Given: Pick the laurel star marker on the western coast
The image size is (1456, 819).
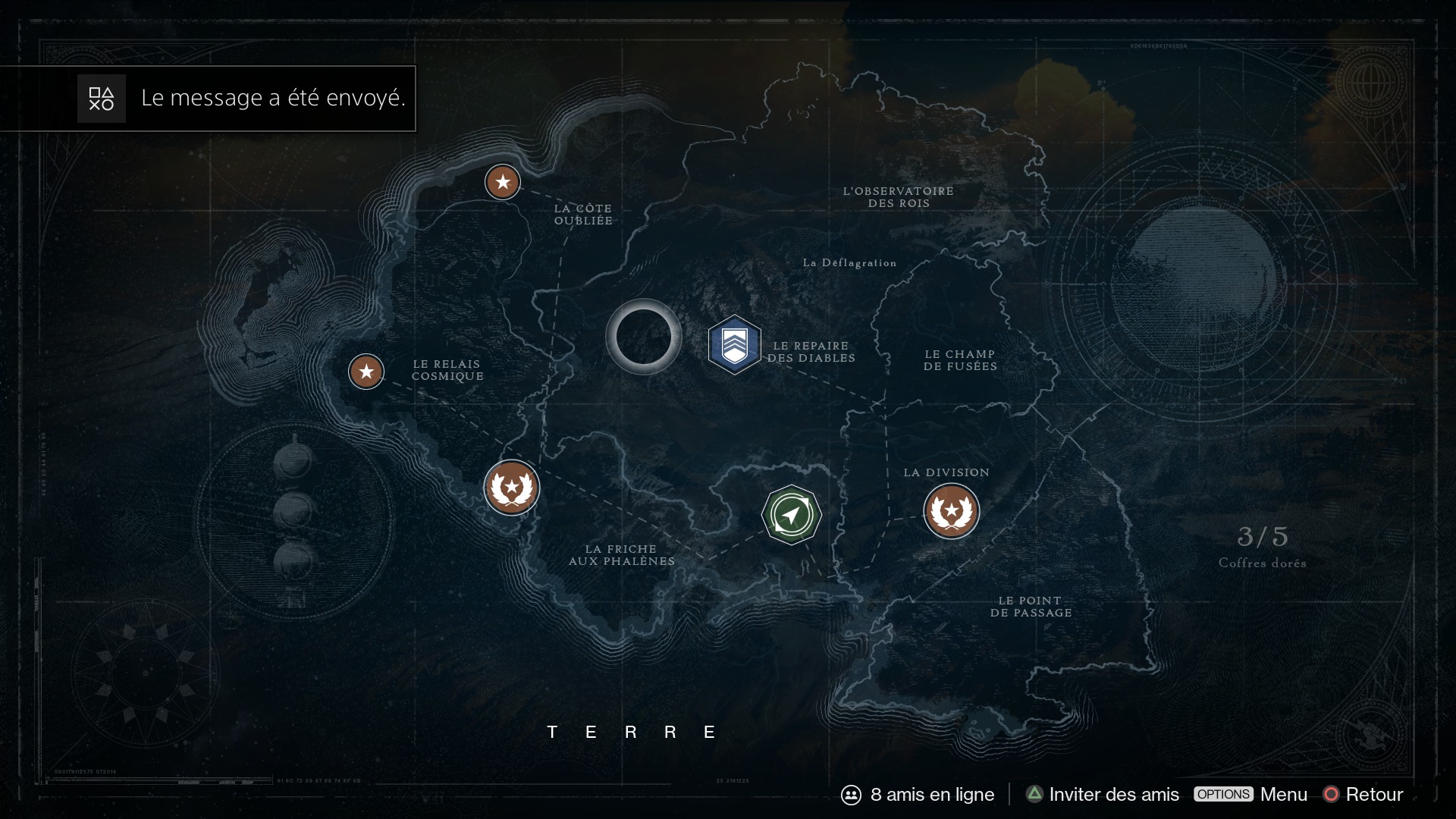Looking at the screenshot, I should (x=511, y=488).
